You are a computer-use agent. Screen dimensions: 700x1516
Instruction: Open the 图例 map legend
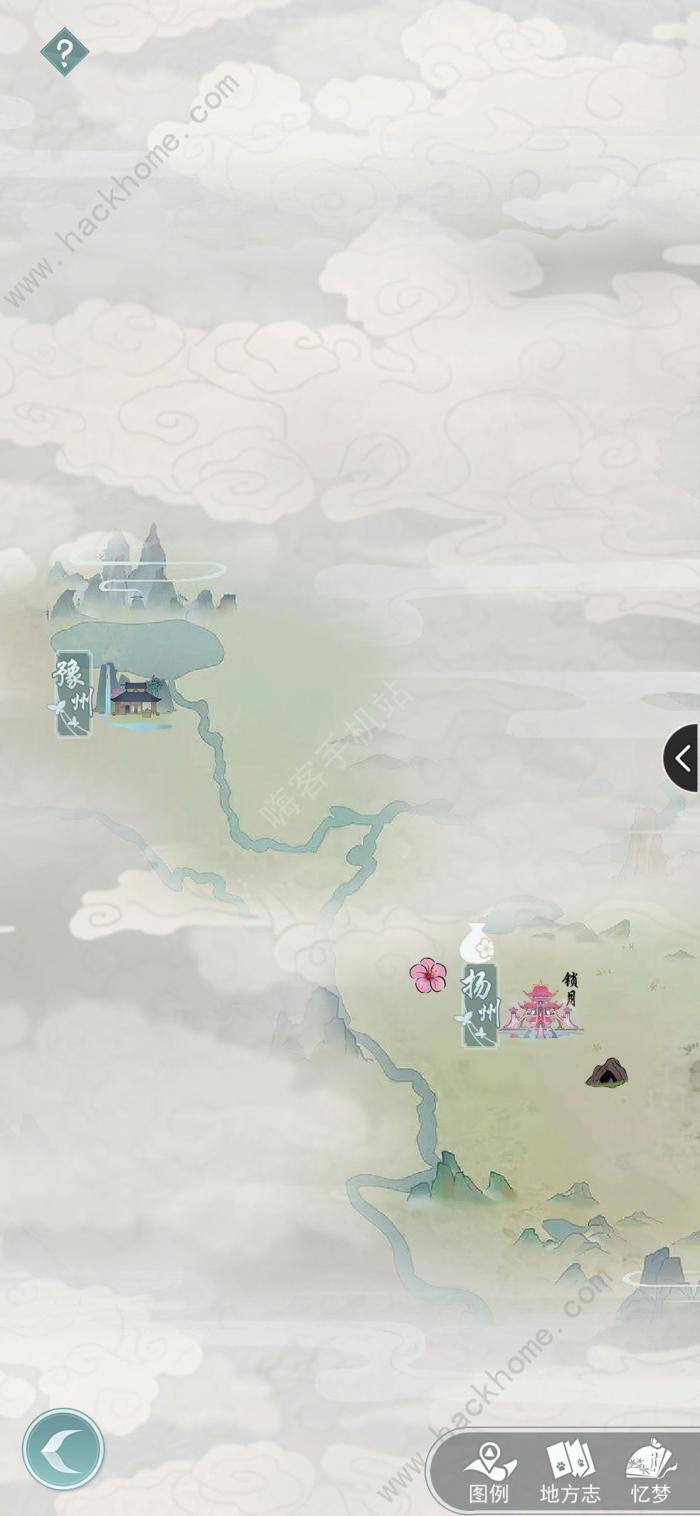point(490,1474)
